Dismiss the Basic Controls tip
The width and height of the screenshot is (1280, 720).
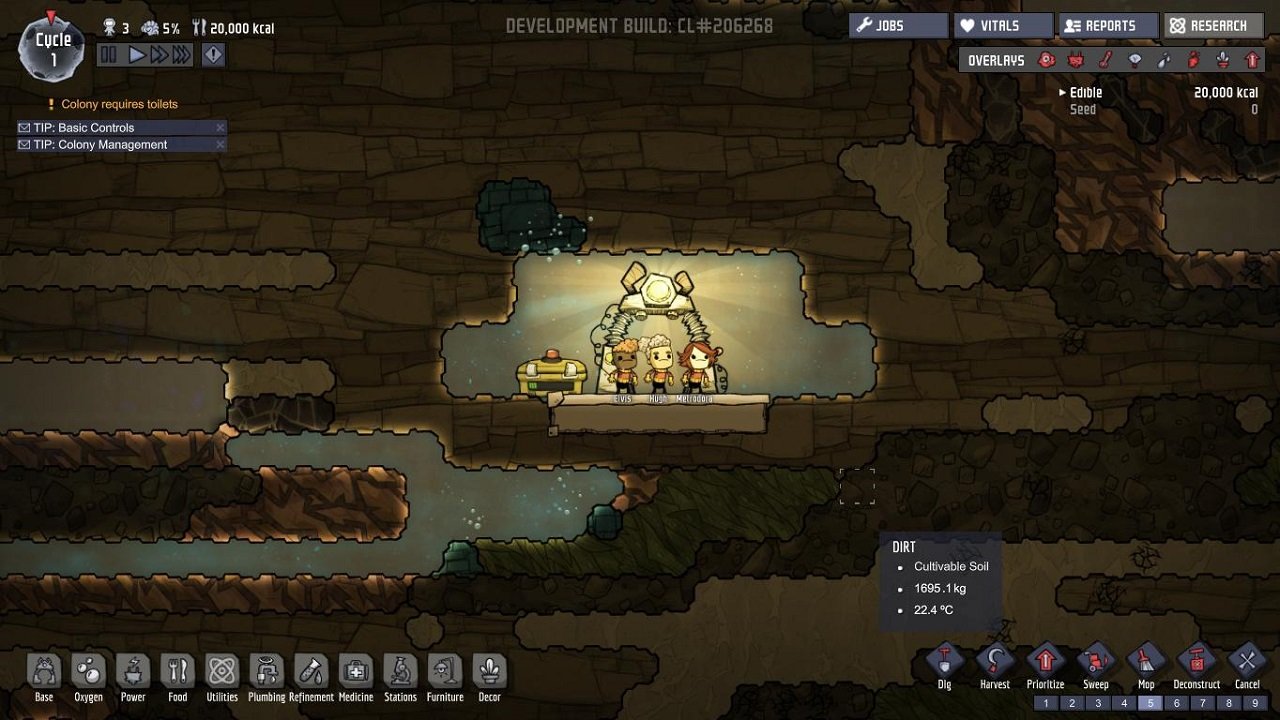219,127
